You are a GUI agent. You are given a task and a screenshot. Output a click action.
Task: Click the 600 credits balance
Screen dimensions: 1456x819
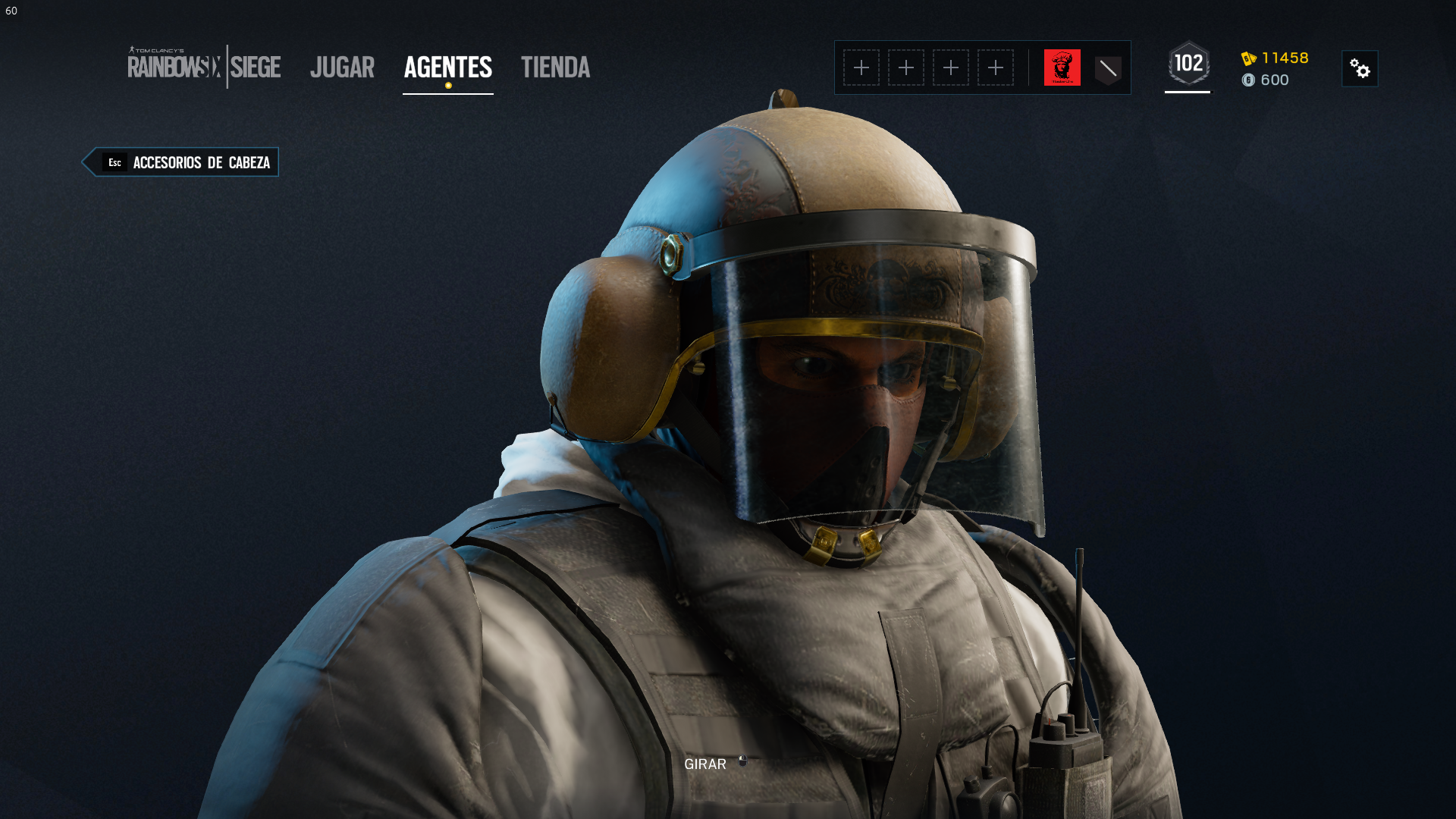(x=1276, y=80)
